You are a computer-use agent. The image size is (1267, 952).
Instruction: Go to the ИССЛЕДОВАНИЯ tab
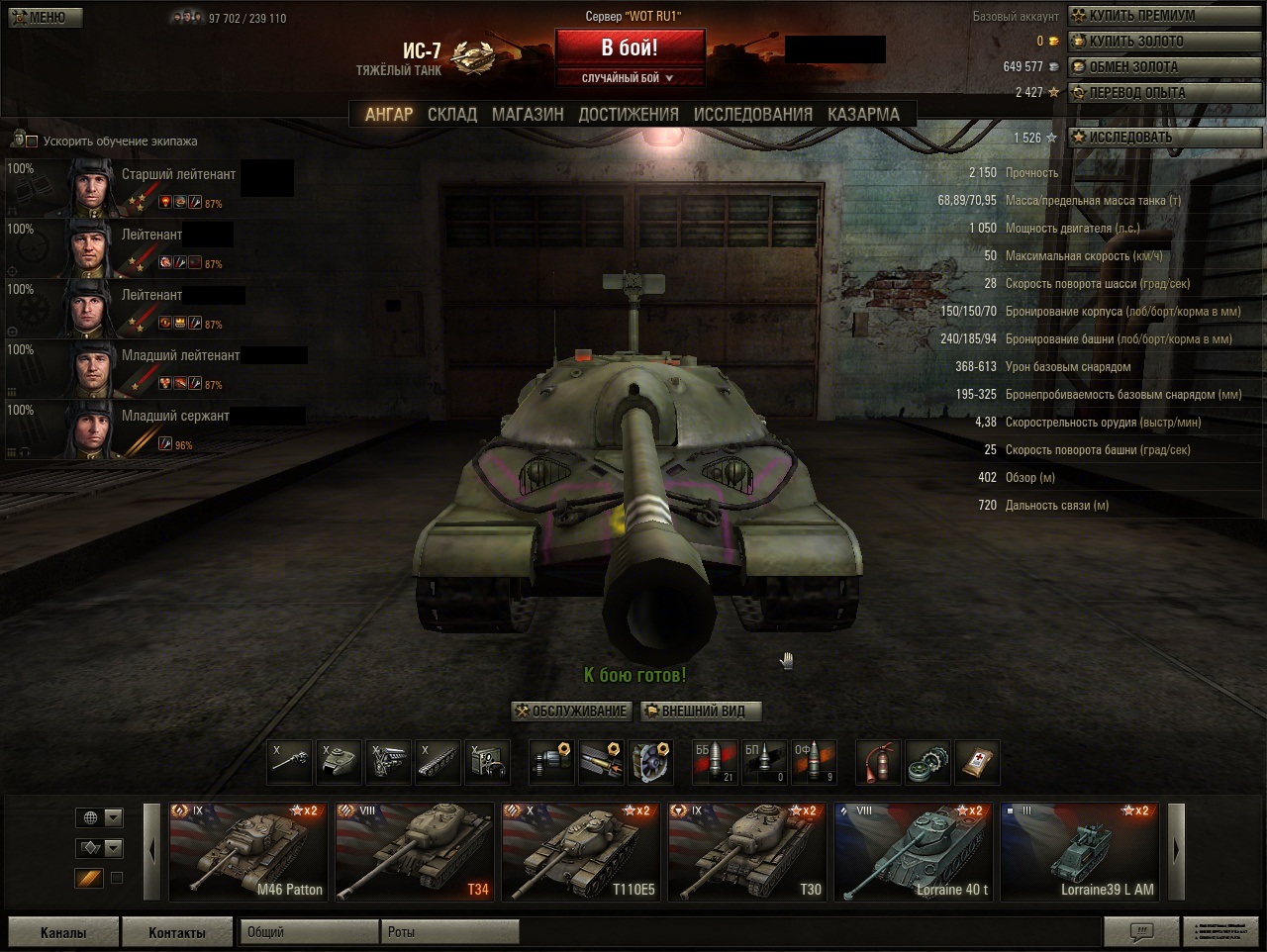coord(752,115)
